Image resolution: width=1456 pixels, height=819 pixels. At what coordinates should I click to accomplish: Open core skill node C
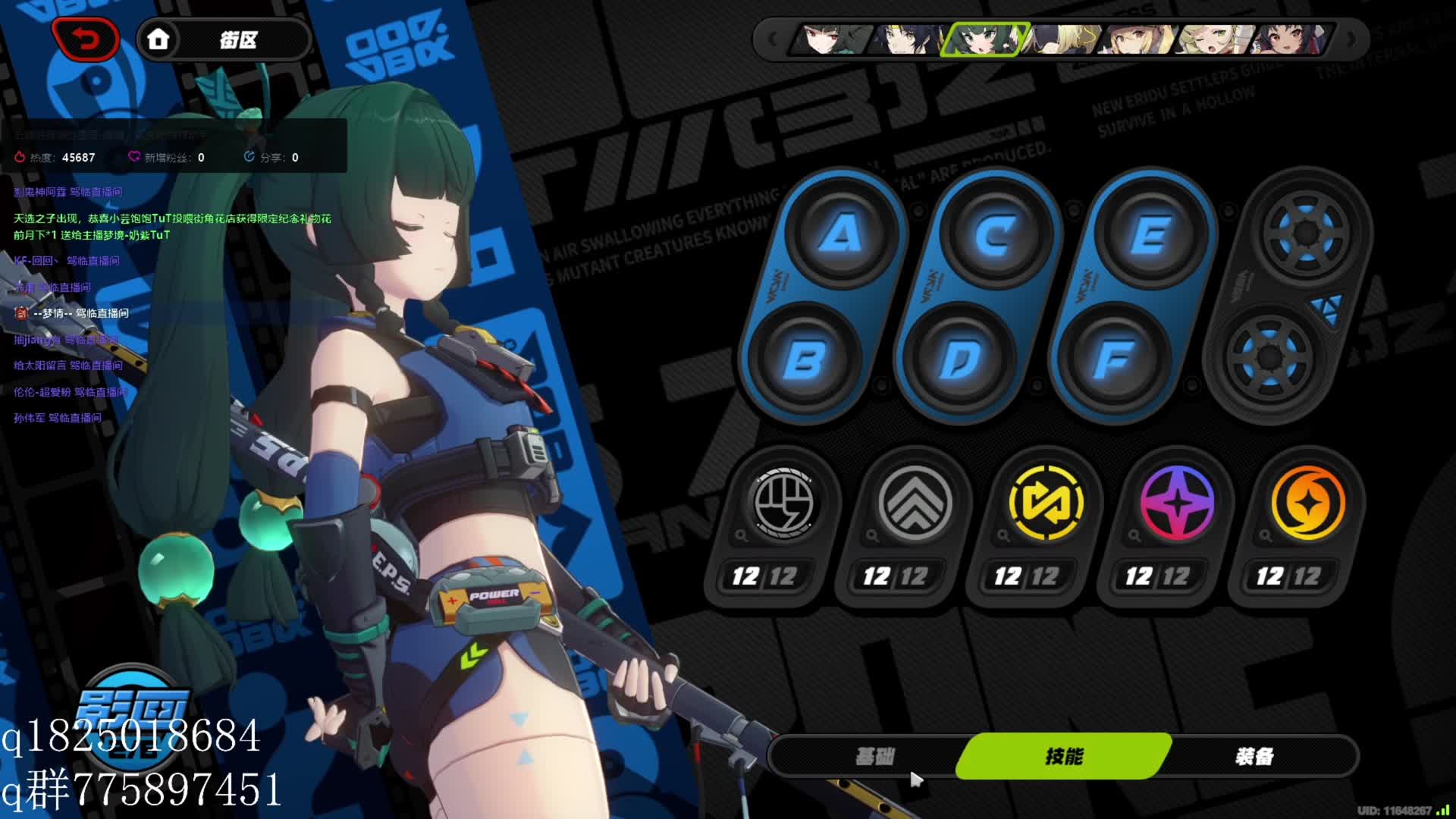coord(996,235)
